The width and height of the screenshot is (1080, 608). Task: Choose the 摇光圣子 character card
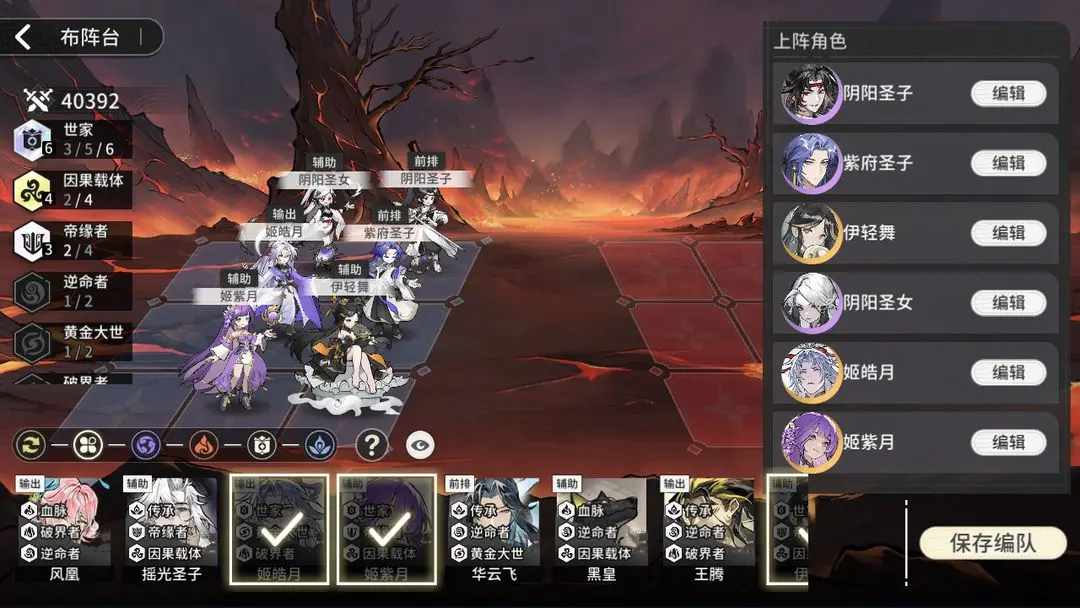[x=171, y=530]
